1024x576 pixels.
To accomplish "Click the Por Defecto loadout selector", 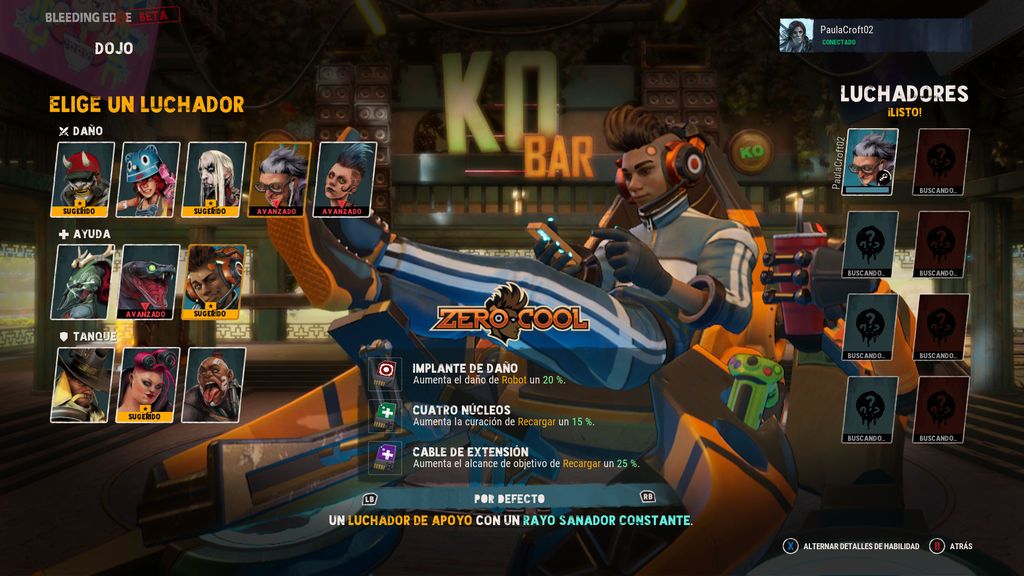I will 509,498.
